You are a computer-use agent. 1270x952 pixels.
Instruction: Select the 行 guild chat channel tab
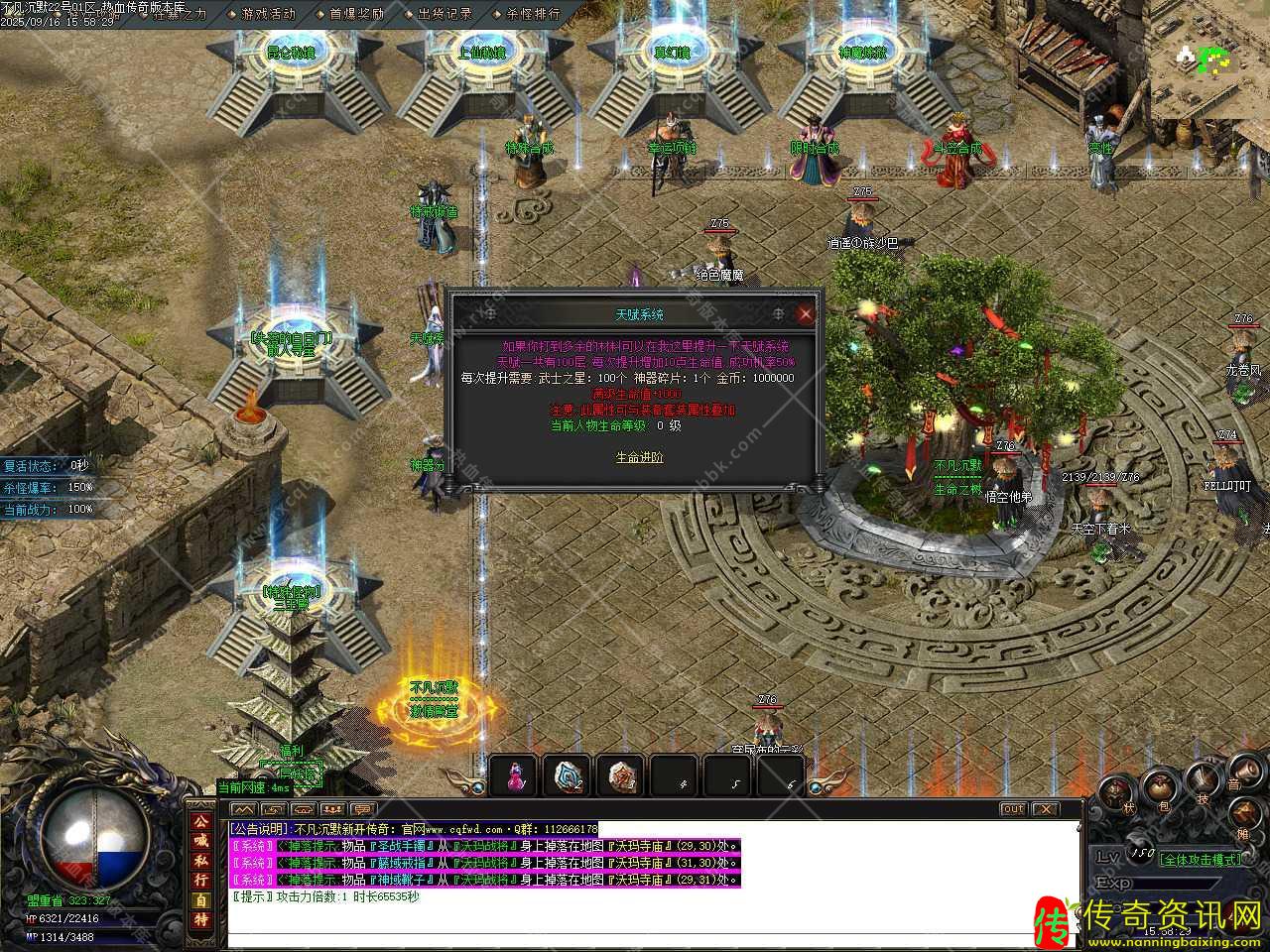coord(201,880)
